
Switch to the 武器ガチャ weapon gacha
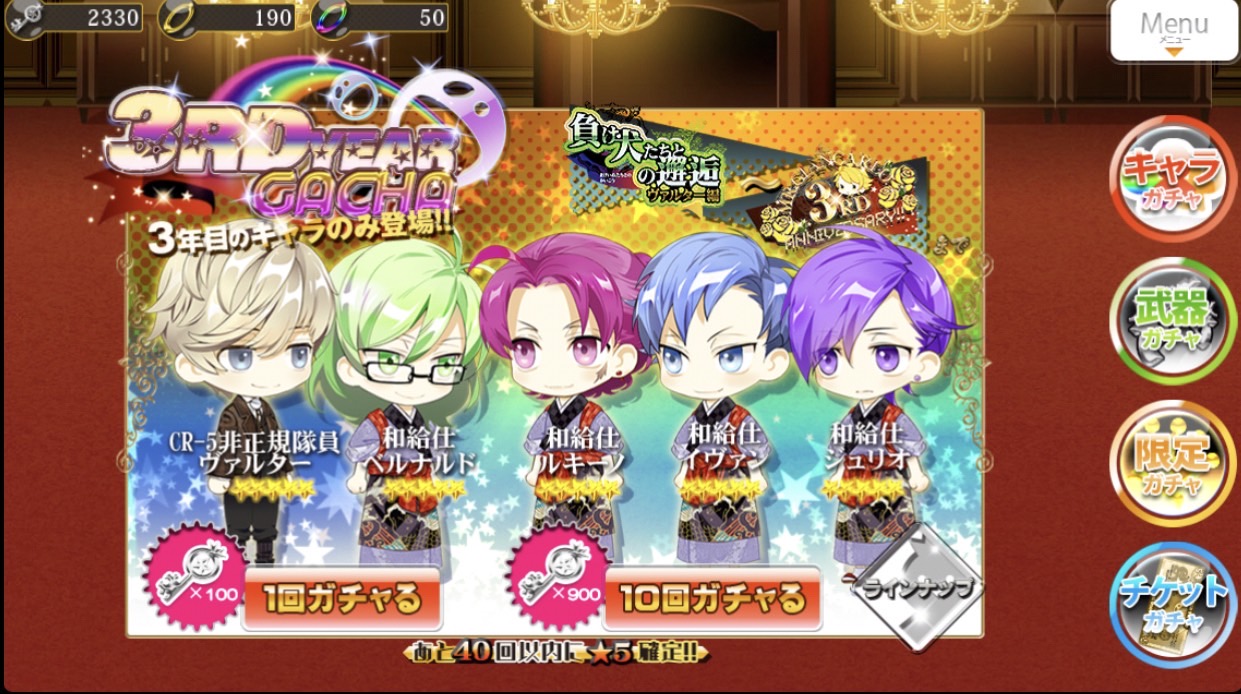click(1173, 319)
